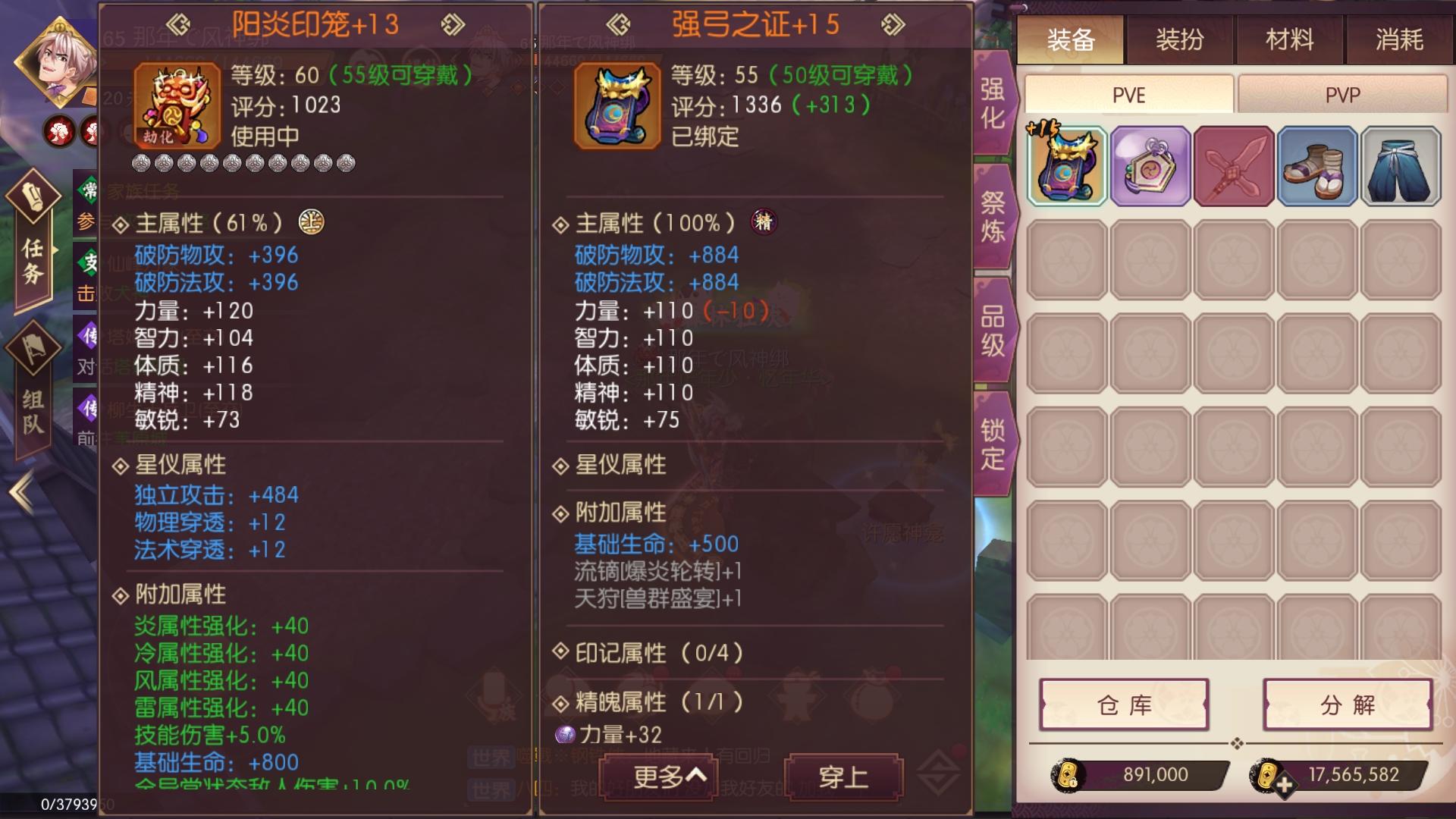Select the blue trousers equipment slot icon

click(1401, 165)
